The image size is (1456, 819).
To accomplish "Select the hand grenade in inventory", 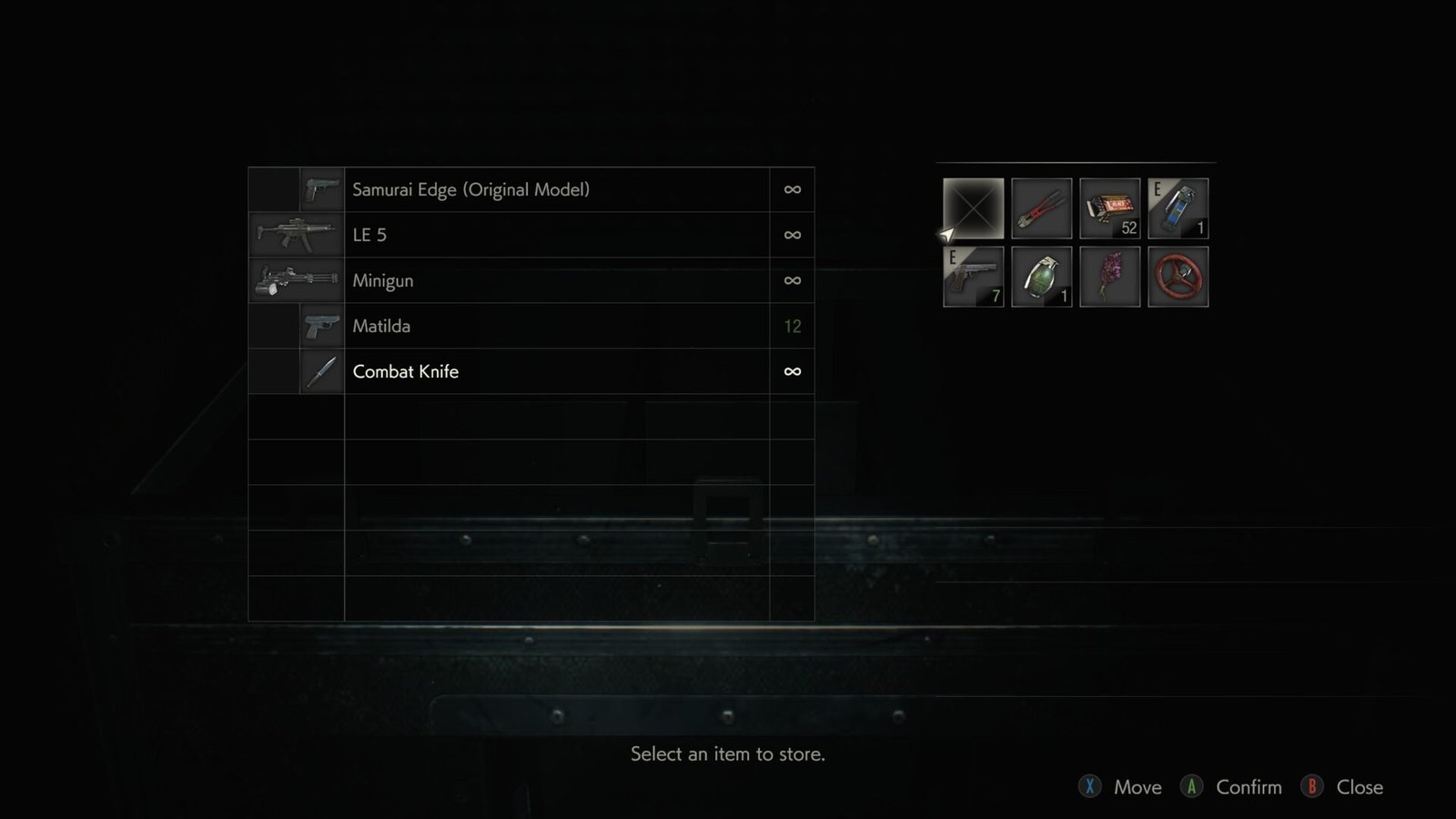I will pos(1041,276).
